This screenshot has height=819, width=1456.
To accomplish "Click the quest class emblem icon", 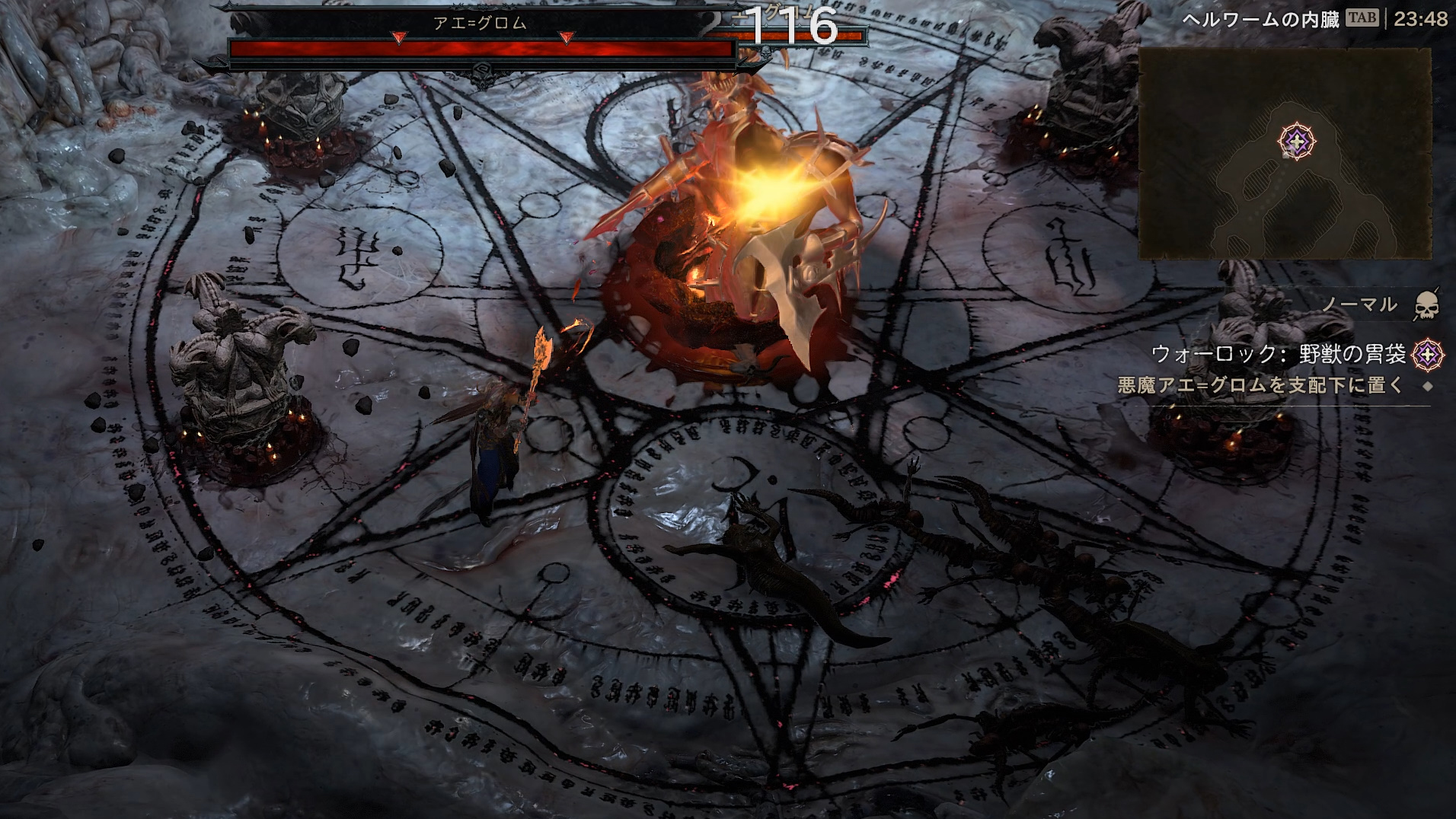I will pos(1427,354).
